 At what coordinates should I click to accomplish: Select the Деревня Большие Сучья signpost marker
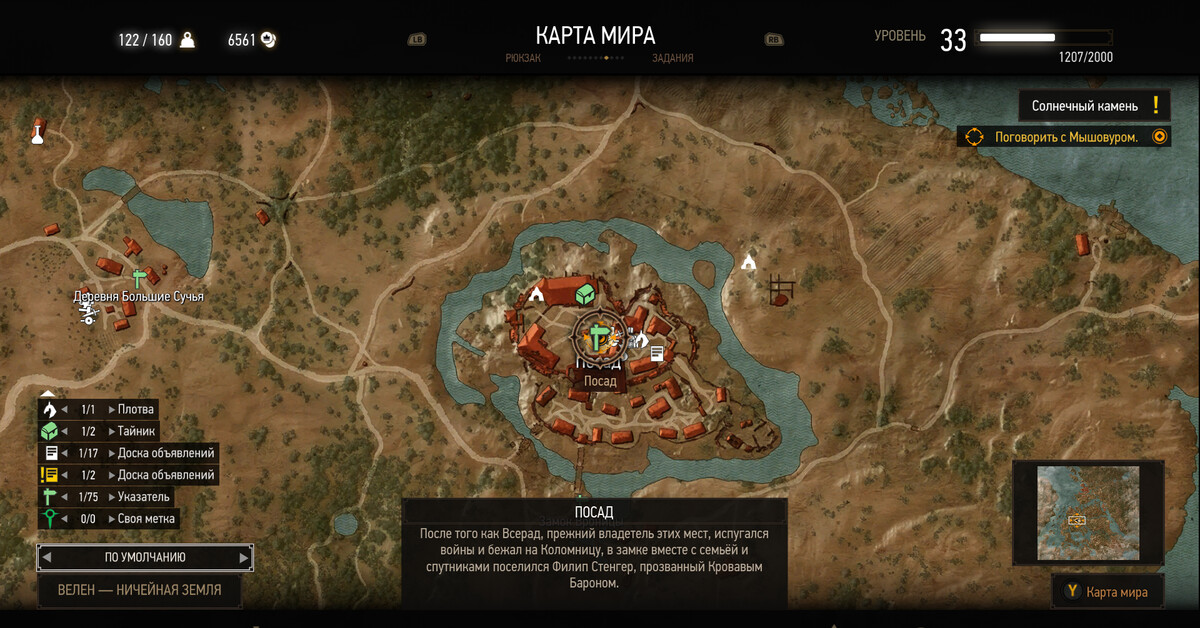coord(139,279)
